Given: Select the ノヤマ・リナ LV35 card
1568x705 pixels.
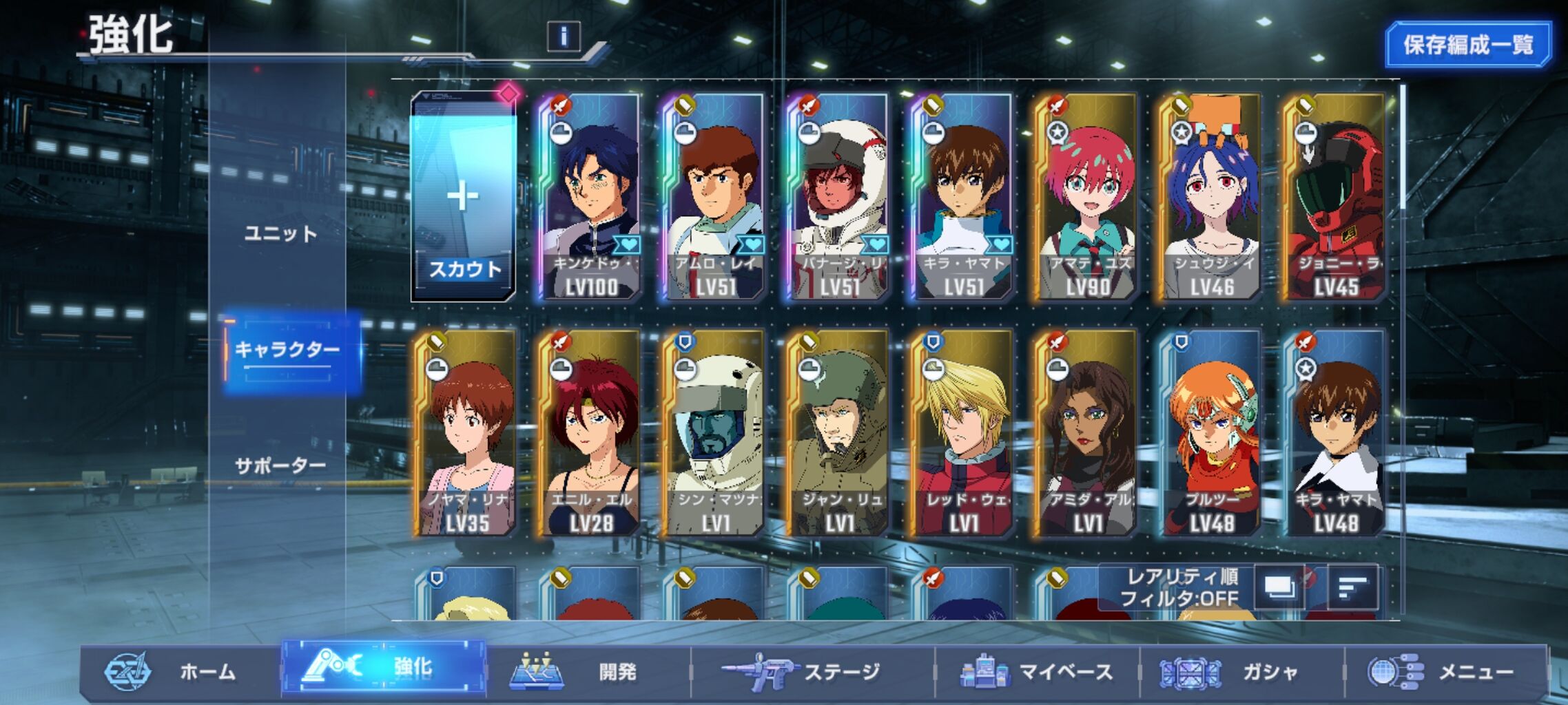Looking at the screenshot, I should (x=466, y=434).
